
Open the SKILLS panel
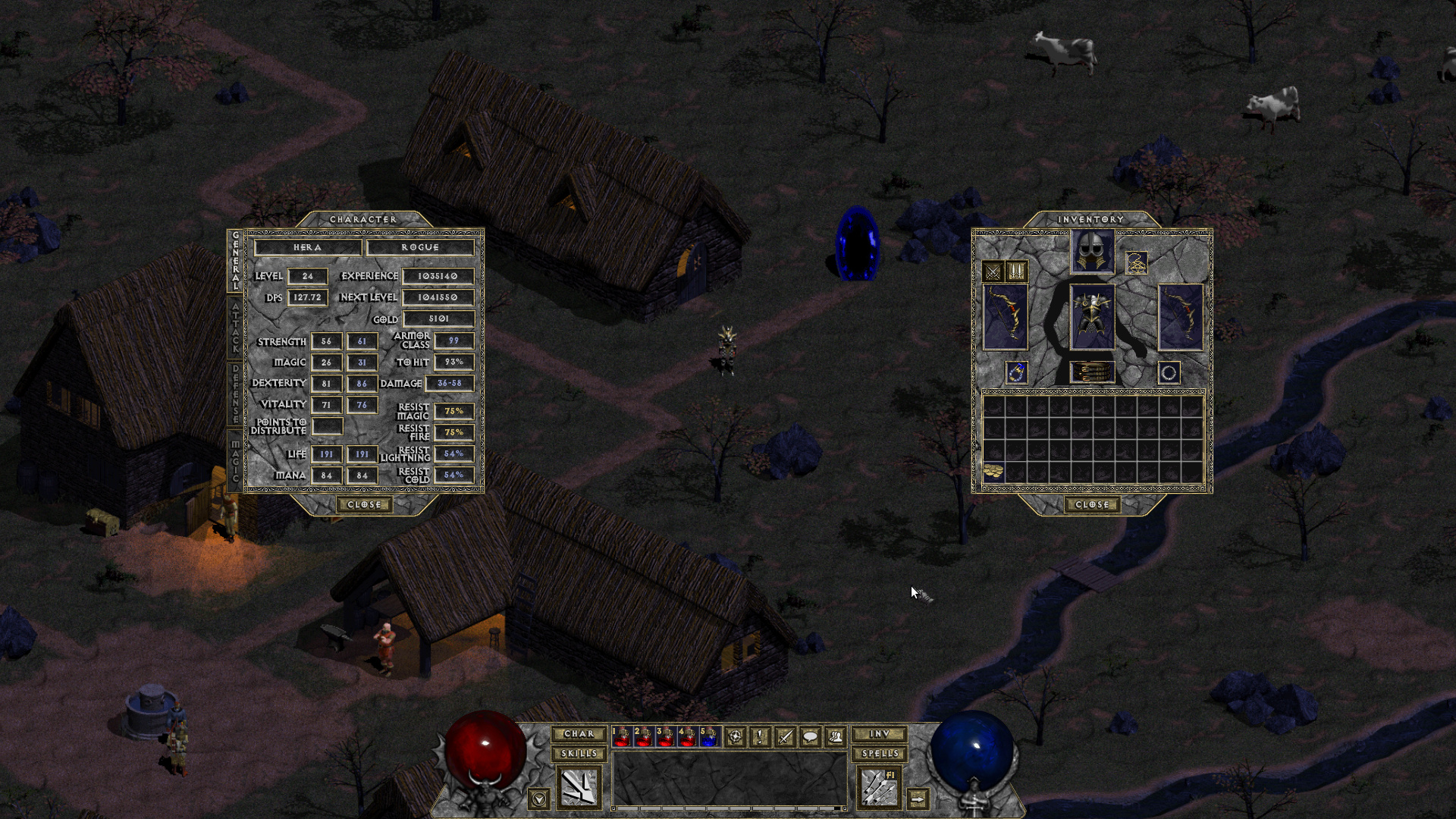click(x=579, y=754)
